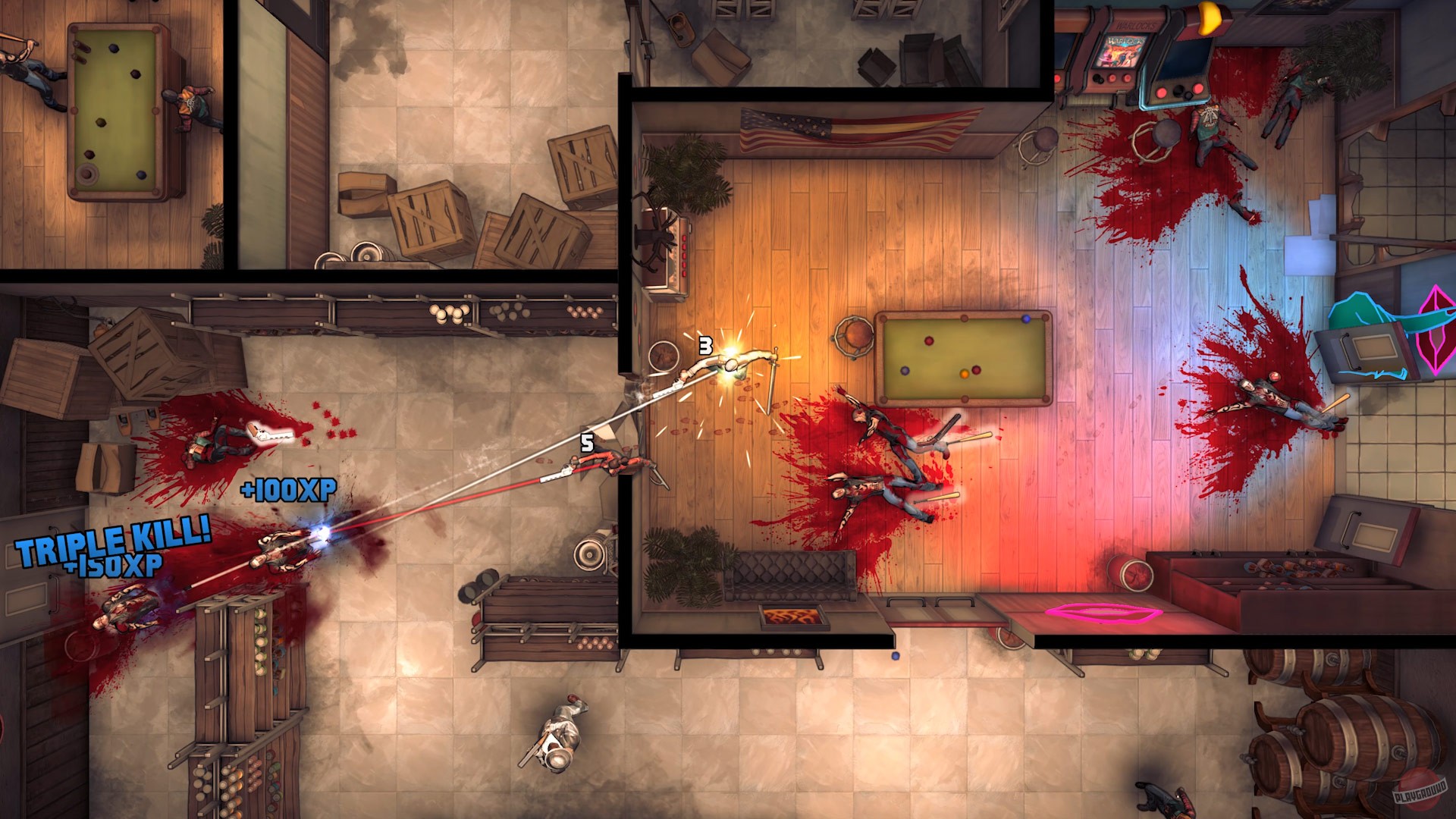Select the glowing pink diamond pickup
This screenshot has width=1456, height=819.
click(1433, 328)
